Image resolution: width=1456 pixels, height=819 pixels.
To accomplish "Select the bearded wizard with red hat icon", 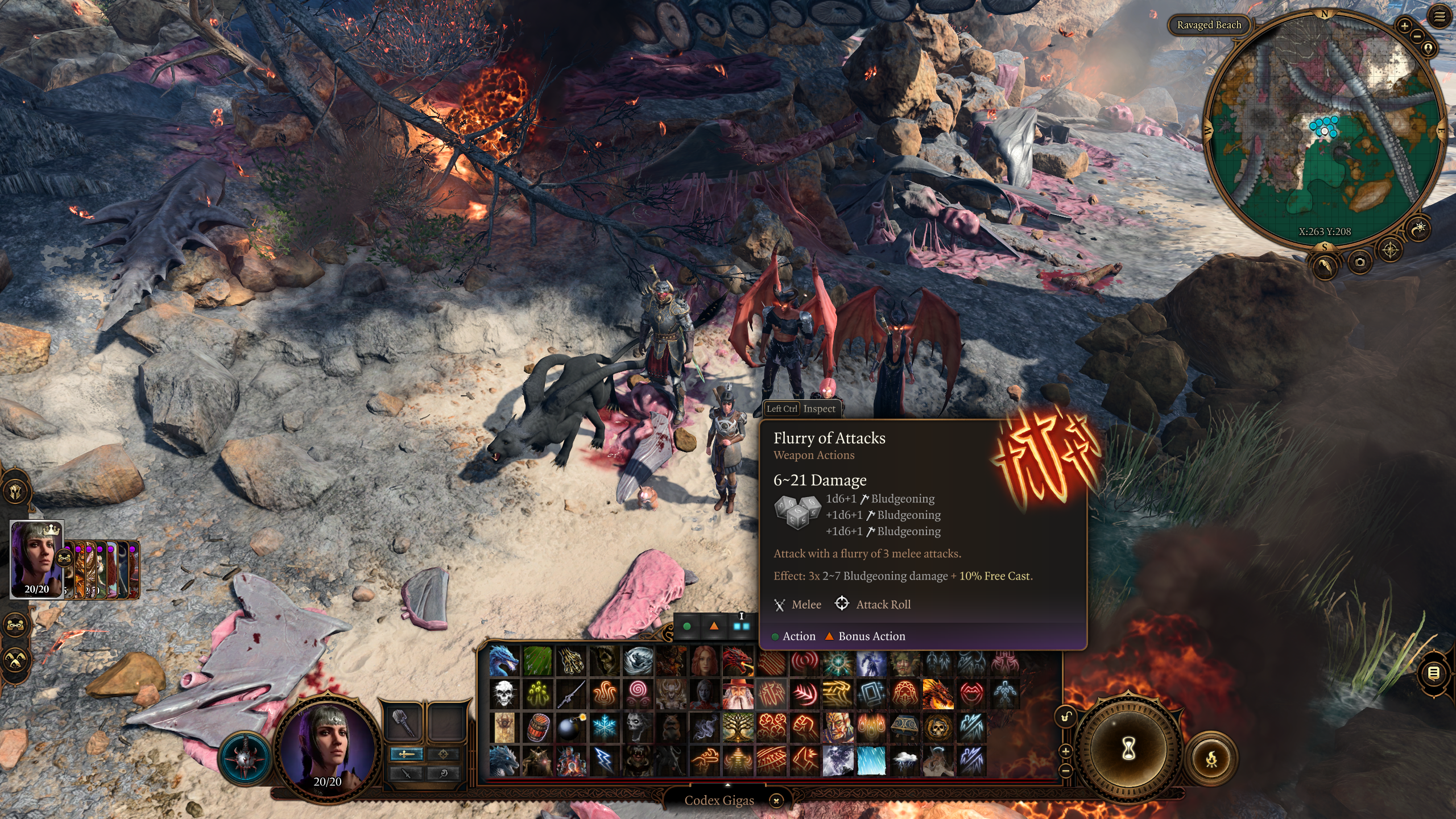I will tap(738, 694).
